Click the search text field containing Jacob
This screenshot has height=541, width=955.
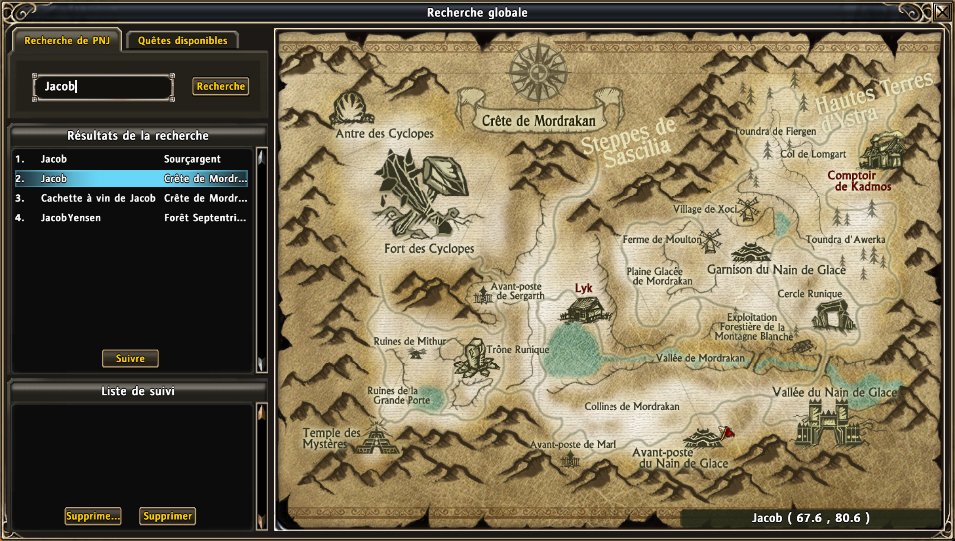[104, 87]
